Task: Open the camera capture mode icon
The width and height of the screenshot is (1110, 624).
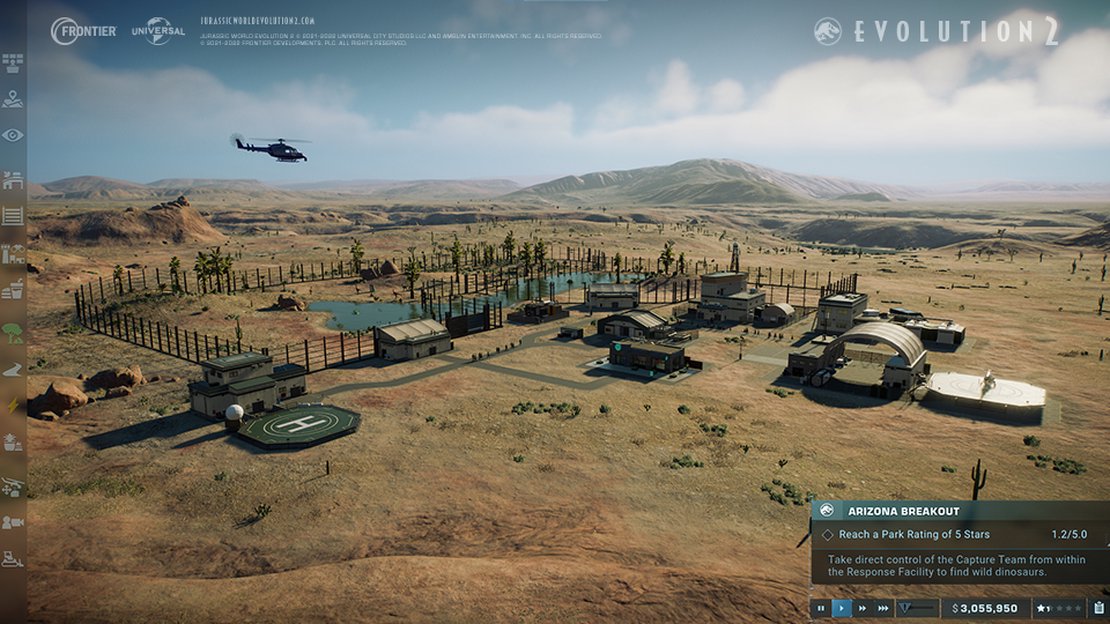Action: tap(13, 522)
